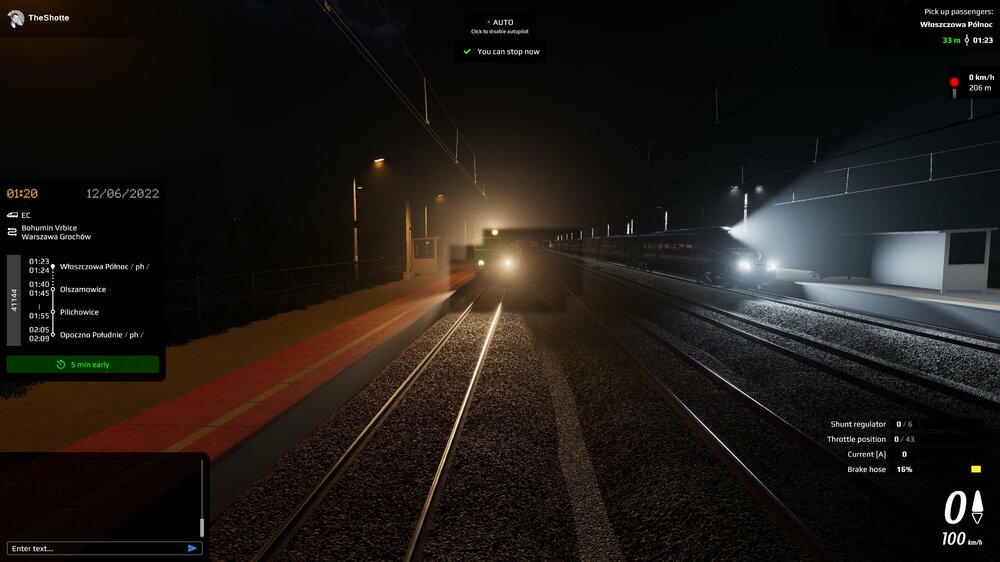
Task: Click the train number 41144 bar
Action: 14,299
